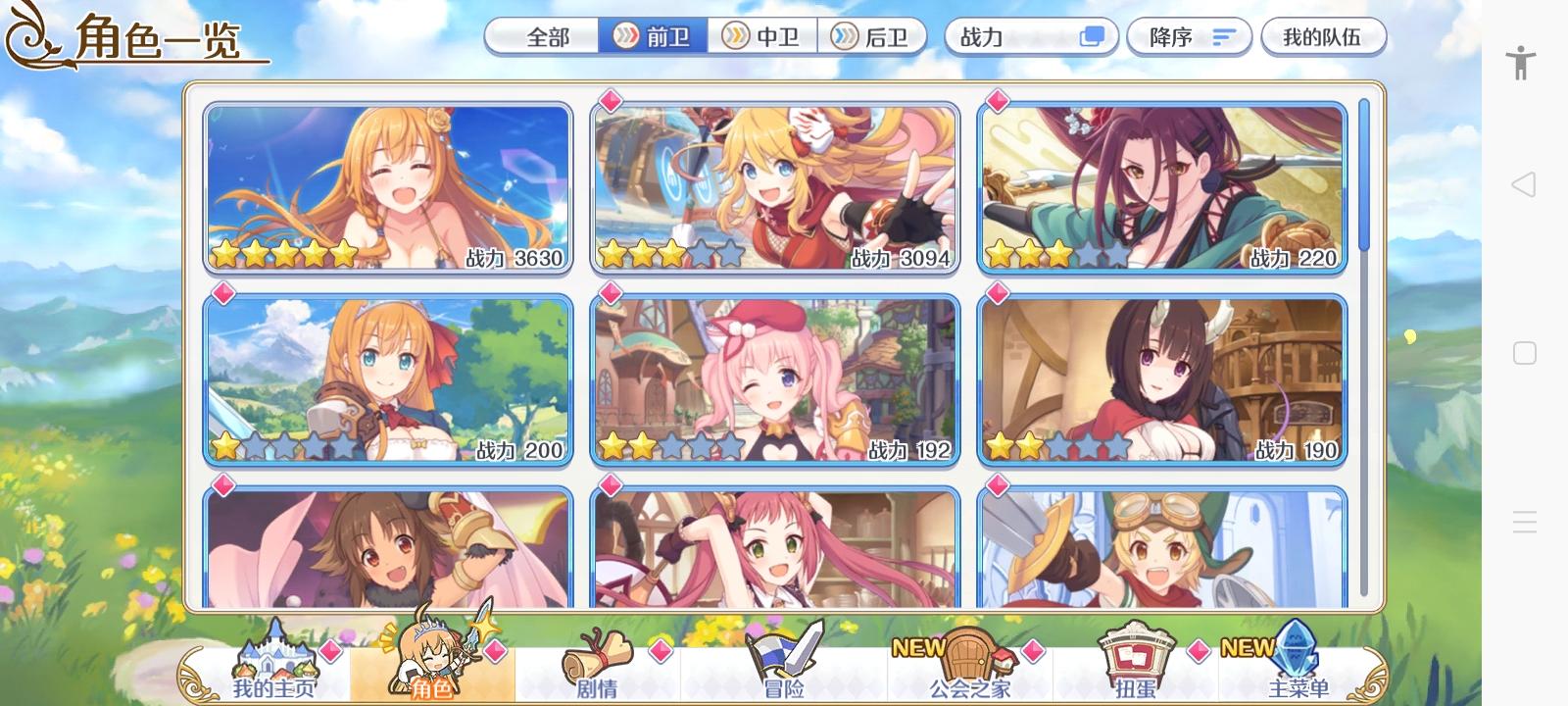Select the 全部 show-all filter

[542, 36]
